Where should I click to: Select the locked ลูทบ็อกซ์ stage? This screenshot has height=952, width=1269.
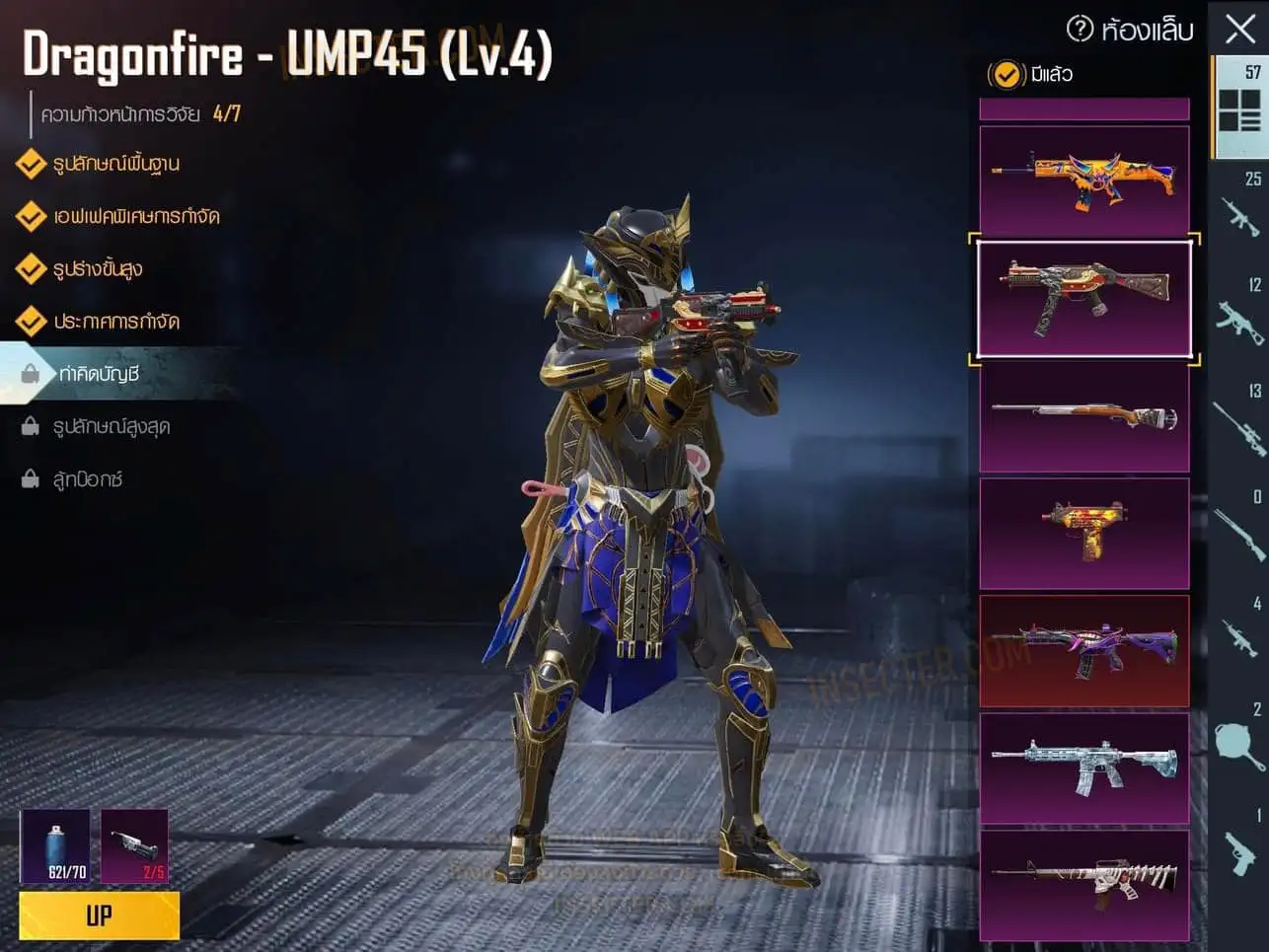[87, 479]
